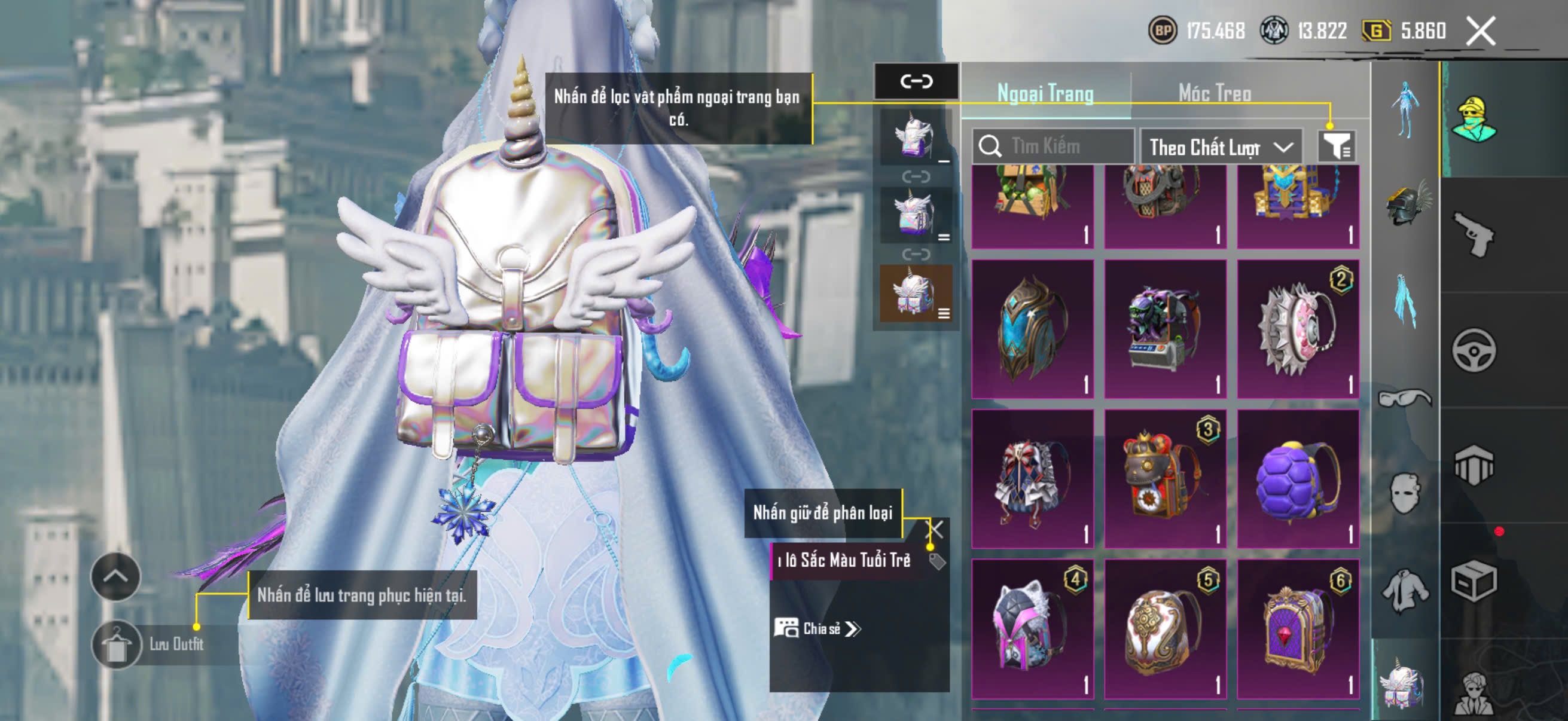The height and width of the screenshot is (721, 1568).
Task: Choose the pink wolf hood backpack
Action: coord(1033,628)
